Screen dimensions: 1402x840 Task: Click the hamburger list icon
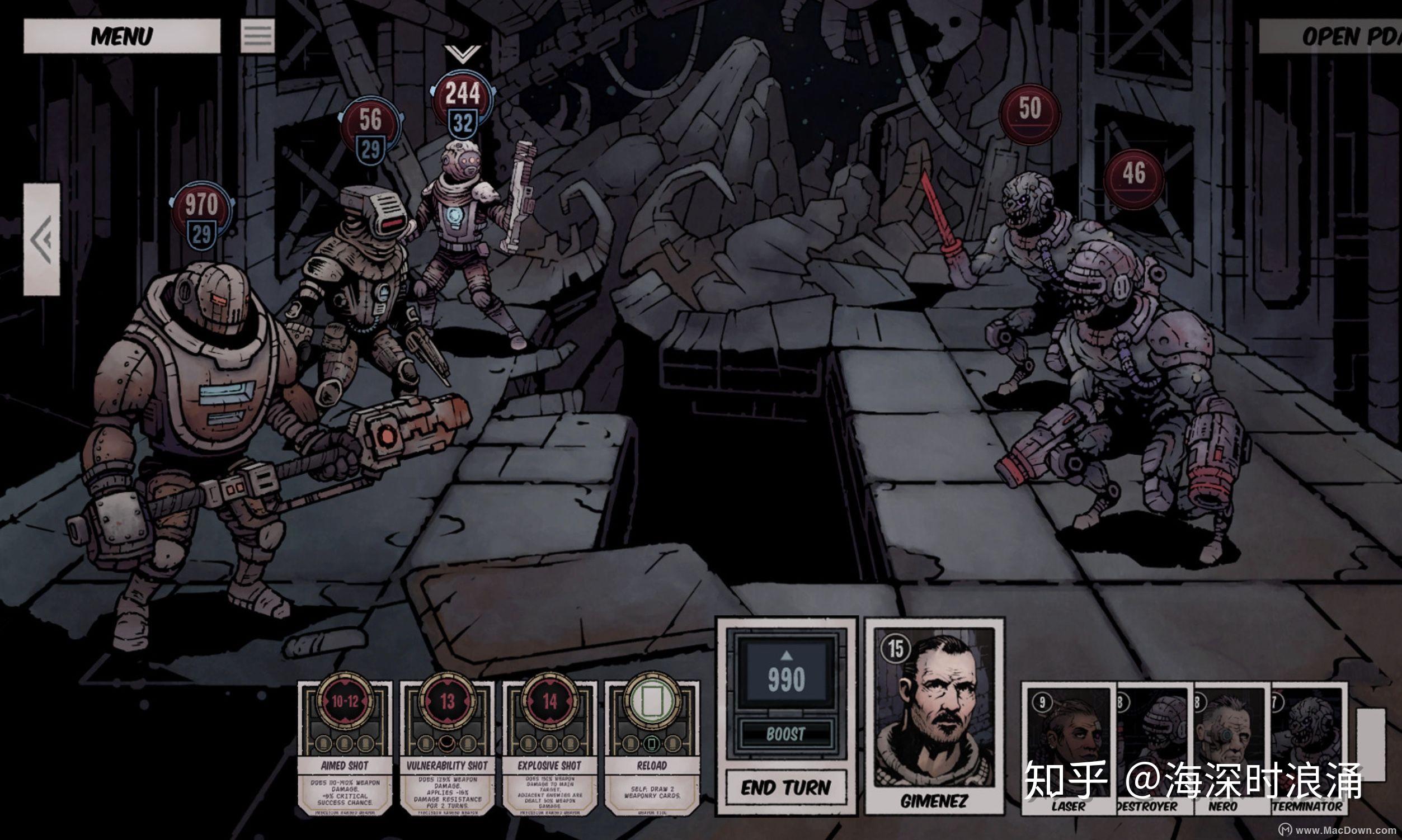coord(258,36)
